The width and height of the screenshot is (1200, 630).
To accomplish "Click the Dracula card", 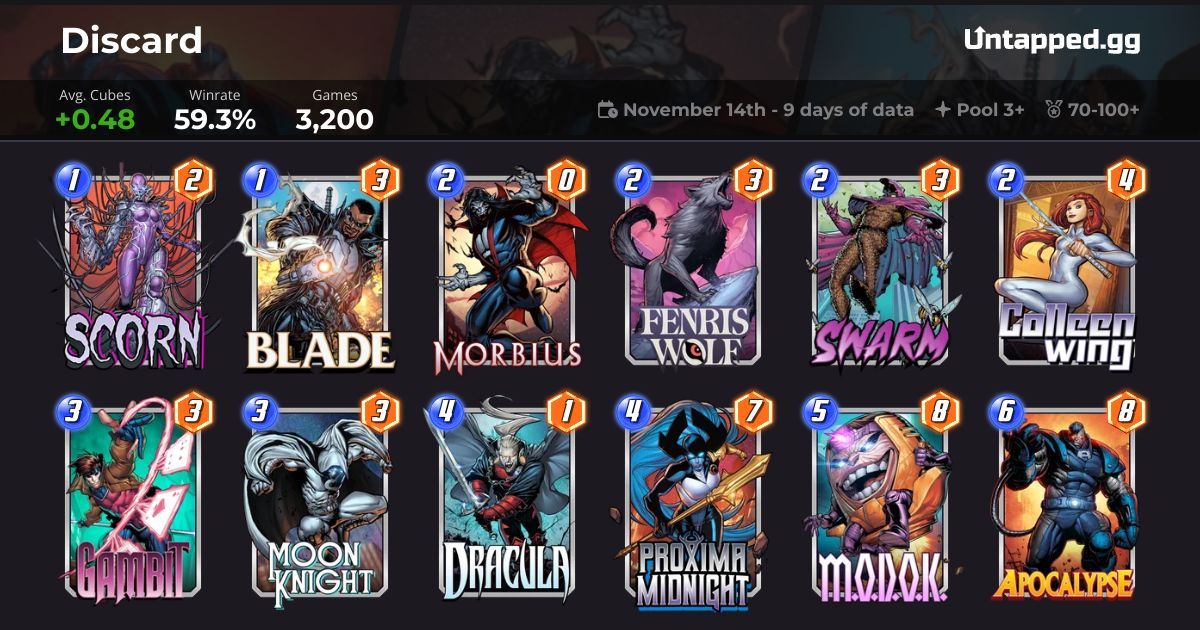I will click(x=506, y=500).
